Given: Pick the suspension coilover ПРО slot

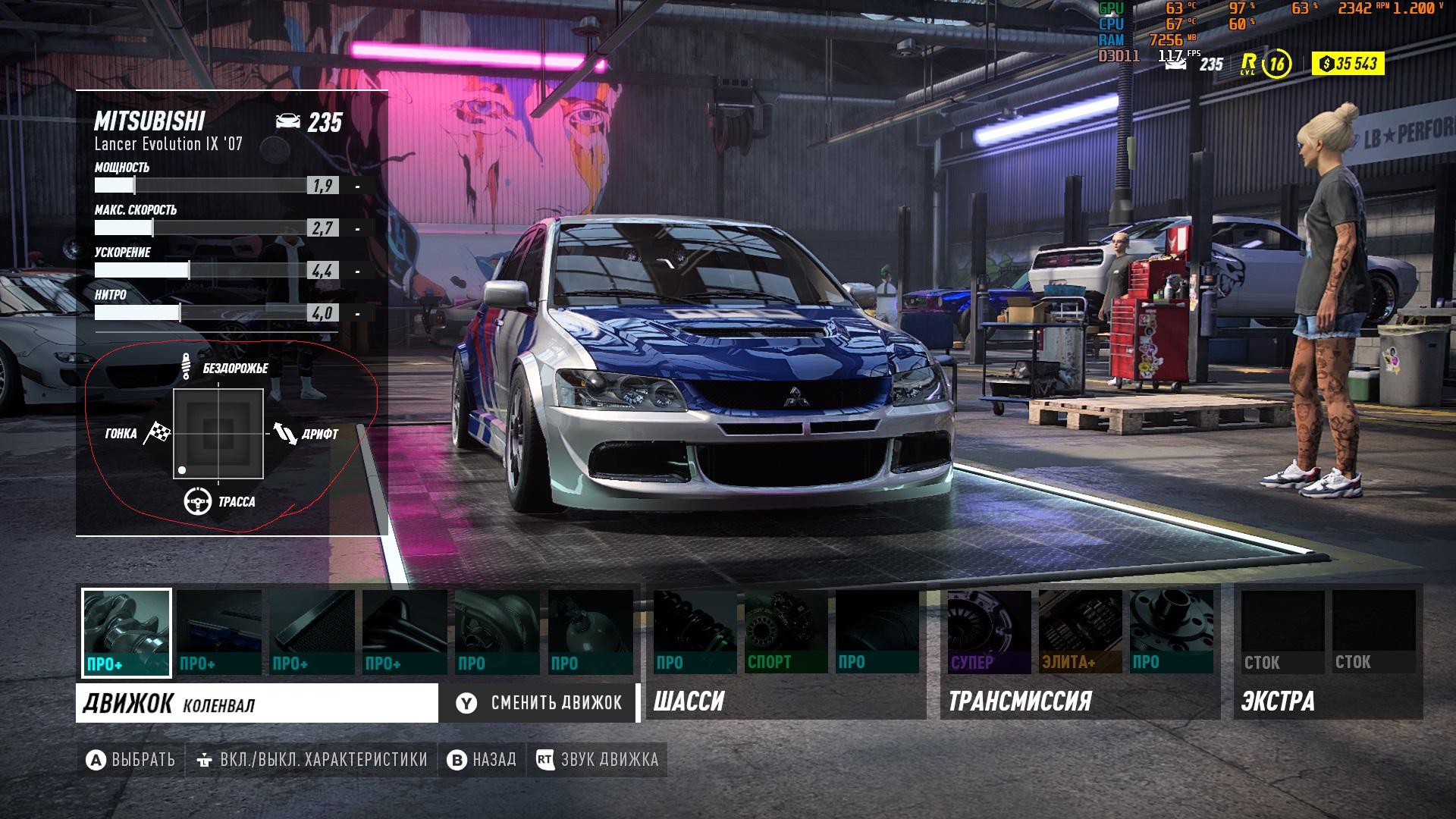Looking at the screenshot, I should (x=695, y=632).
